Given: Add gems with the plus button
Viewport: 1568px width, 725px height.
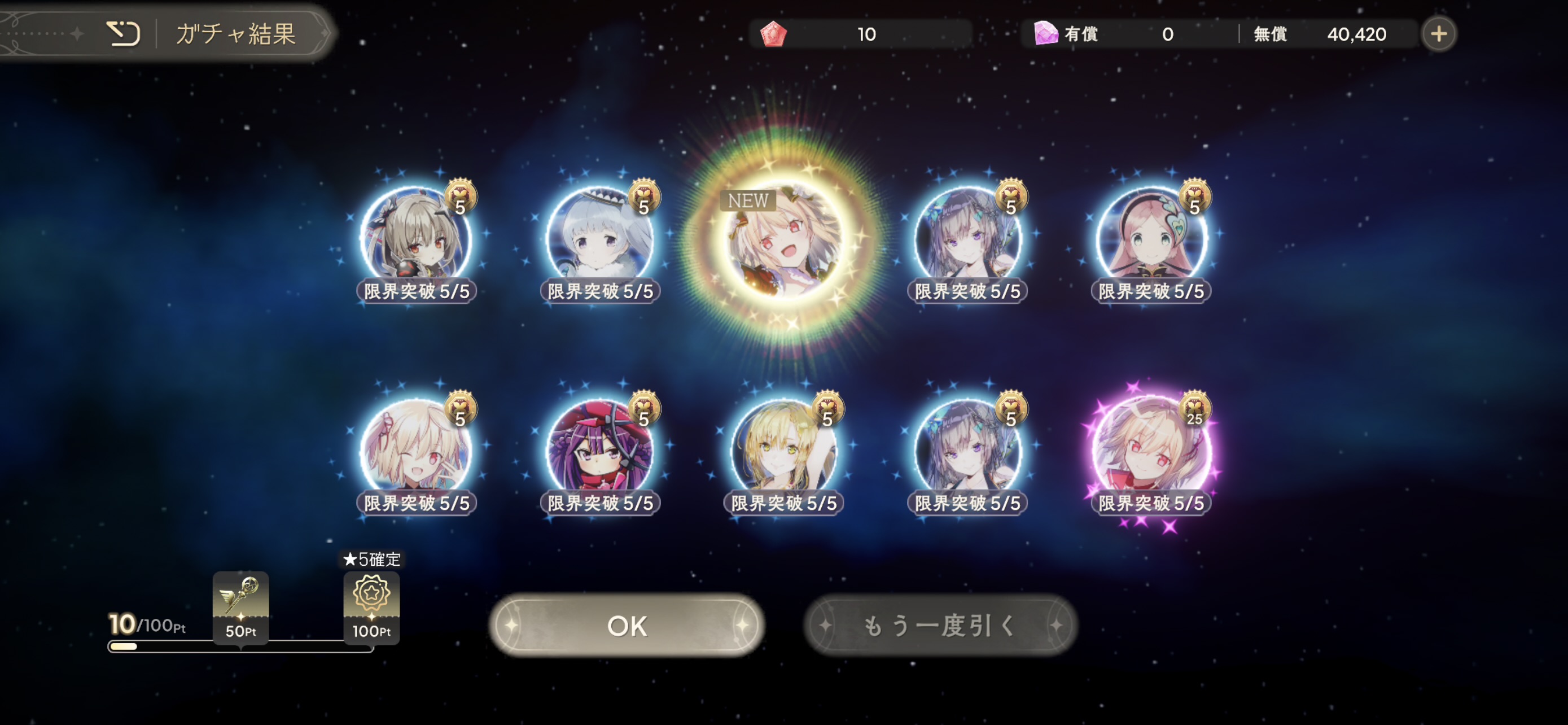Looking at the screenshot, I should (1438, 34).
